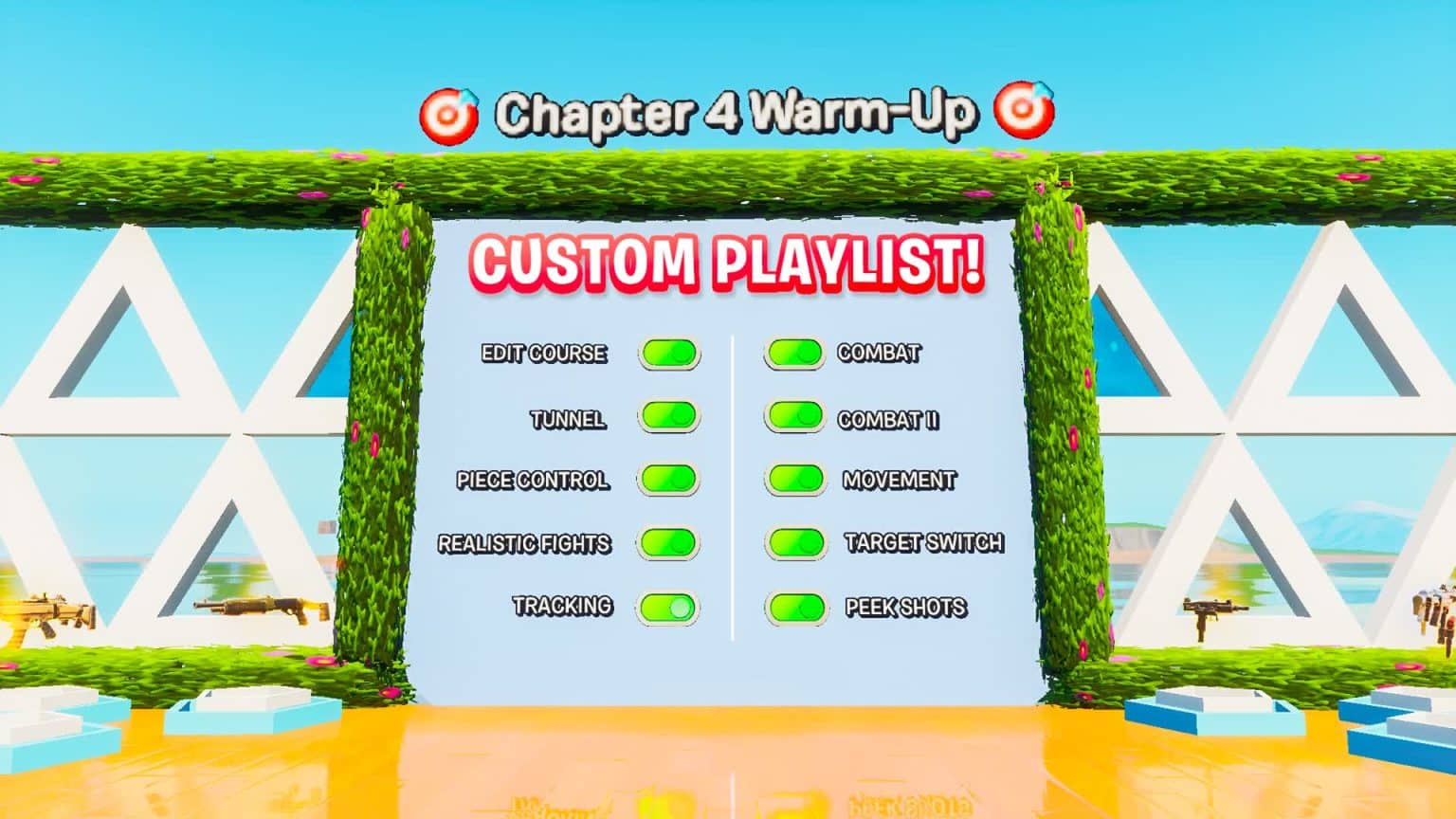Turn off the Movement toggle
Viewport: 1456px width, 819px height.
pyautogui.click(x=797, y=481)
